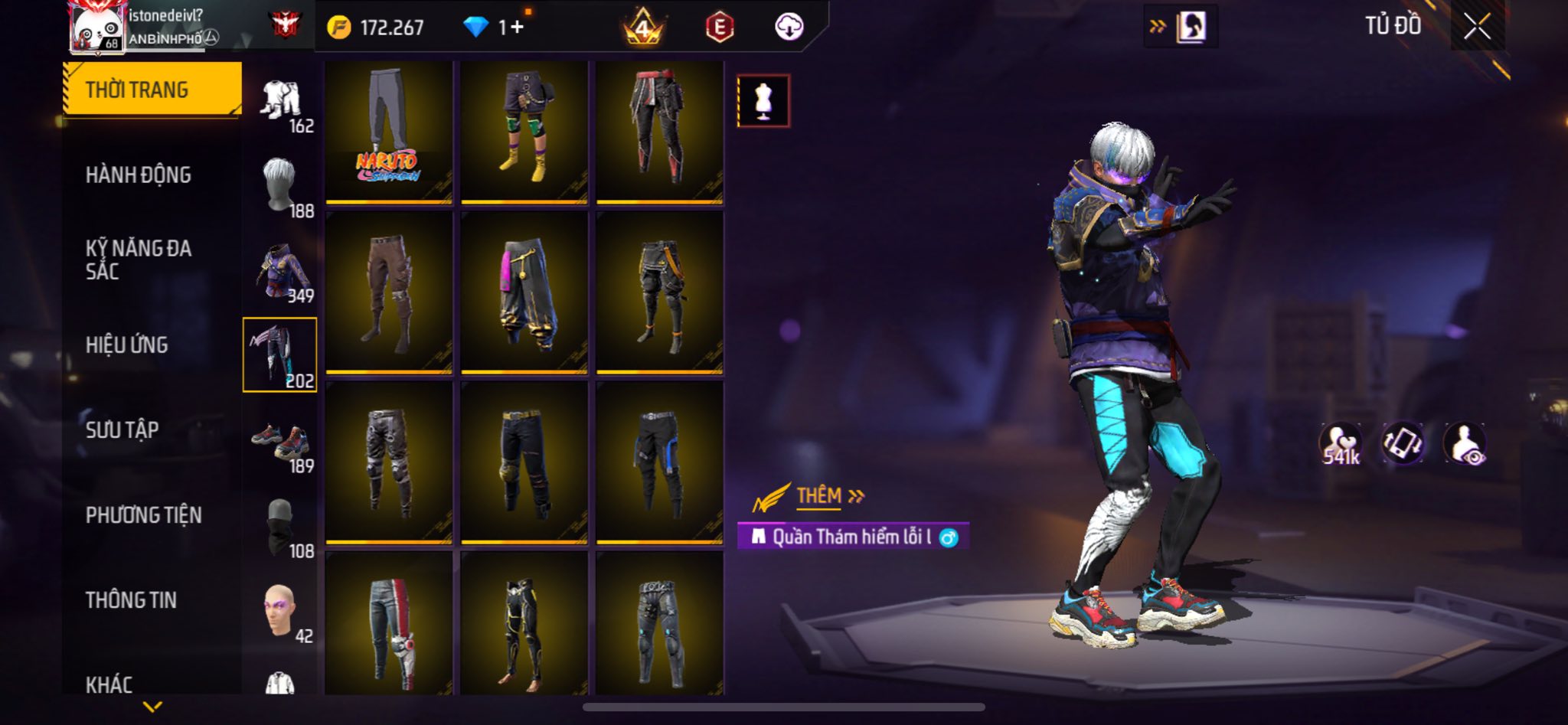
Task: Select the outfit sets category showing 162
Action: (280, 103)
